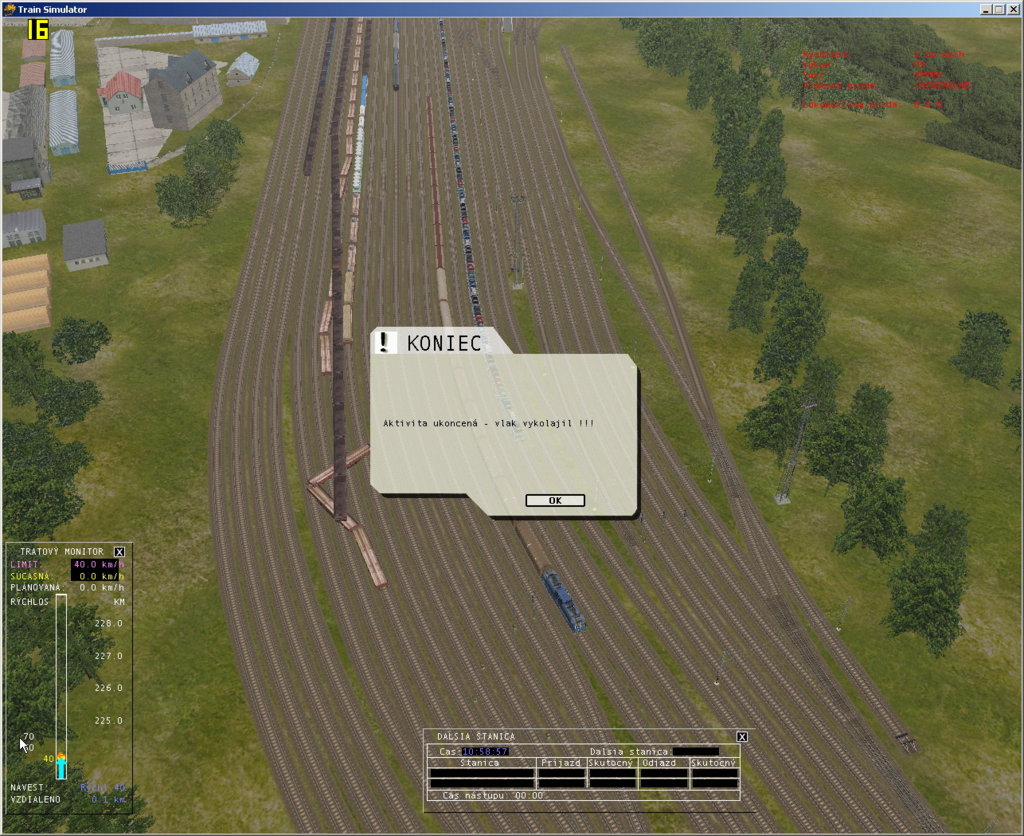Close the Ďalšia Stanica panel
The image size is (1024, 836).
pos(742,736)
